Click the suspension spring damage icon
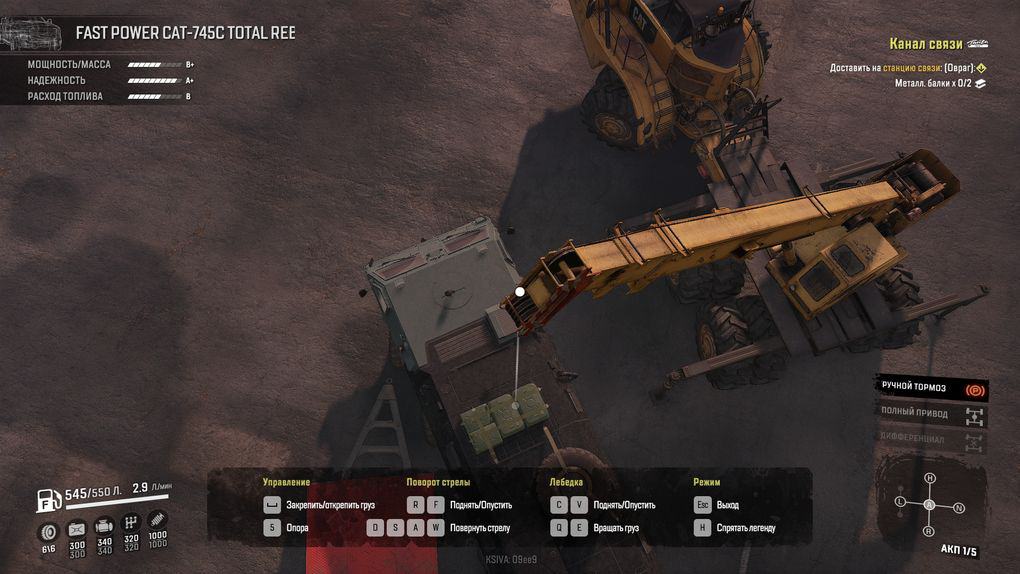1020x574 pixels. pos(158,520)
